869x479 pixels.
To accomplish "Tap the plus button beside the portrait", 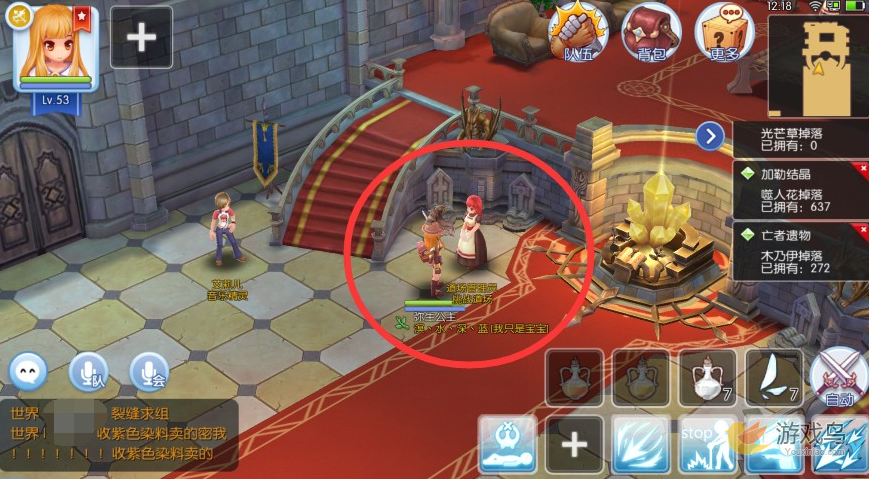I will (141, 38).
